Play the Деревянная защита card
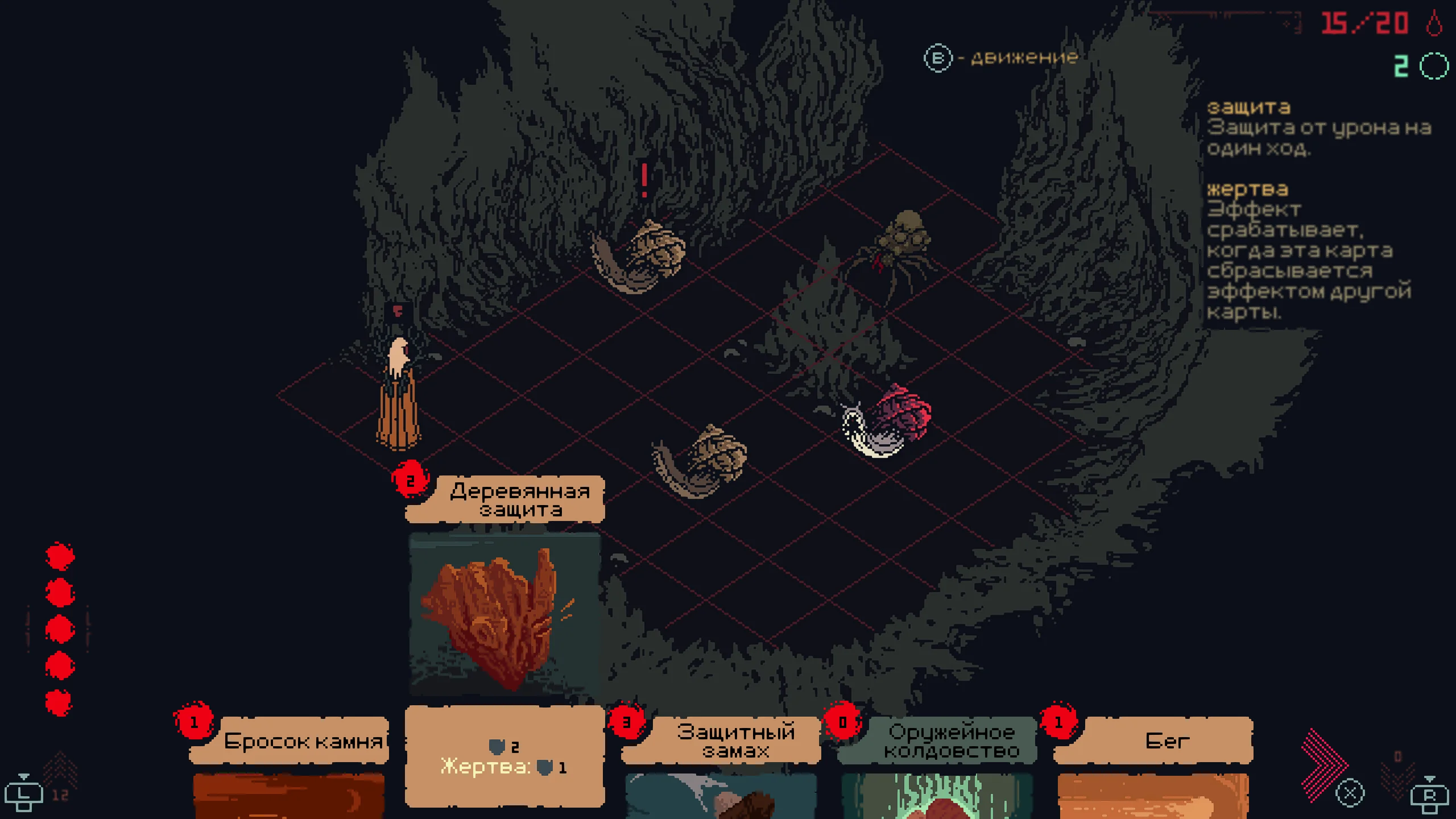The height and width of the screenshot is (819, 1456). point(504,614)
